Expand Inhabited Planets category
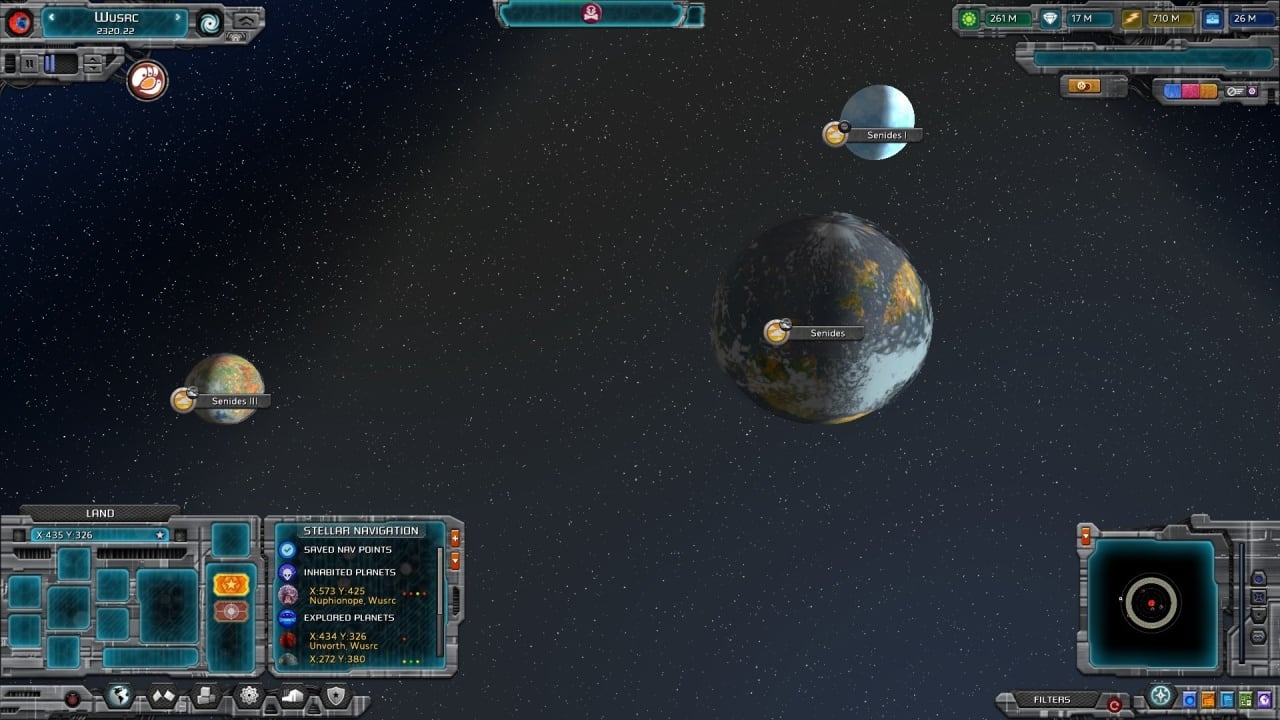 349,572
